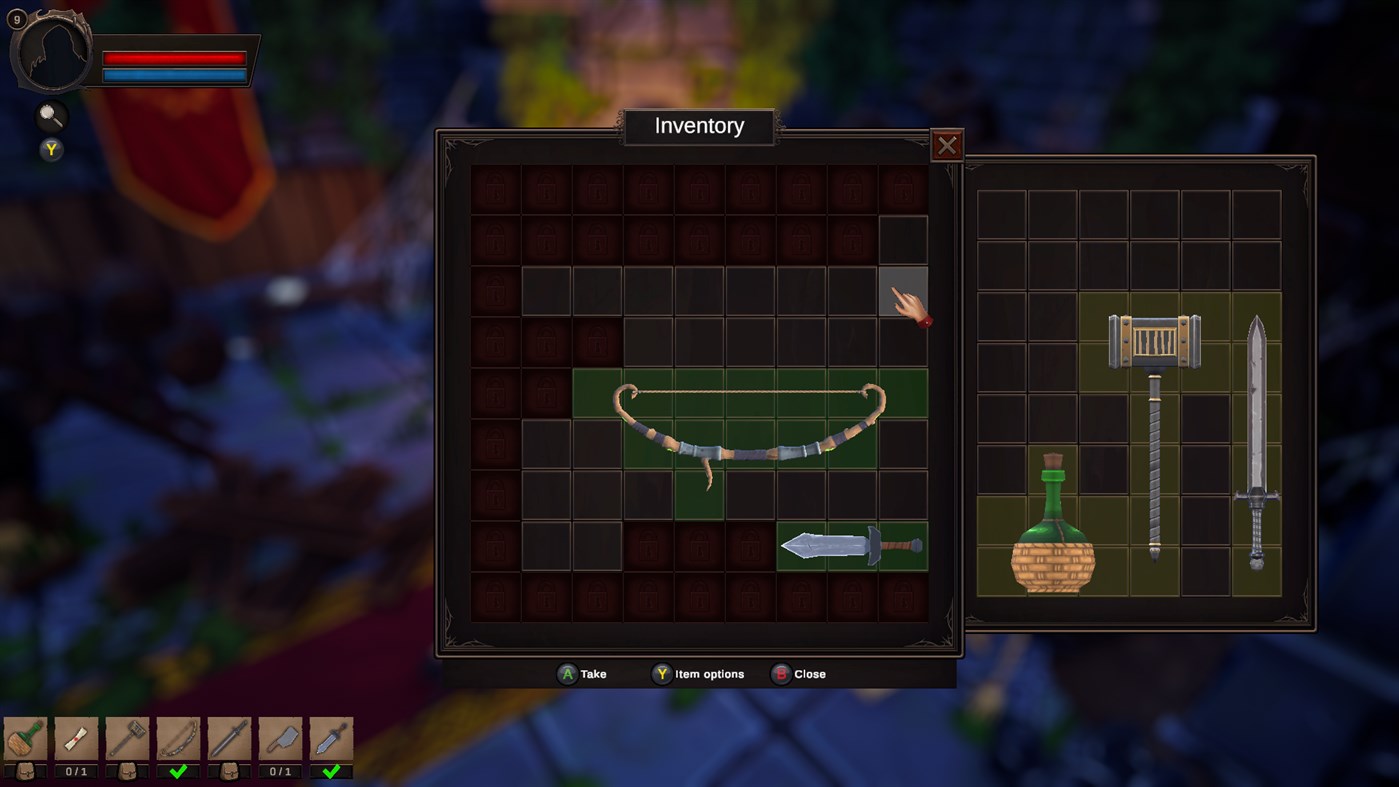1399x787 pixels.
Task: Toggle the green checkmark under the bow slot
Action: 178,771
